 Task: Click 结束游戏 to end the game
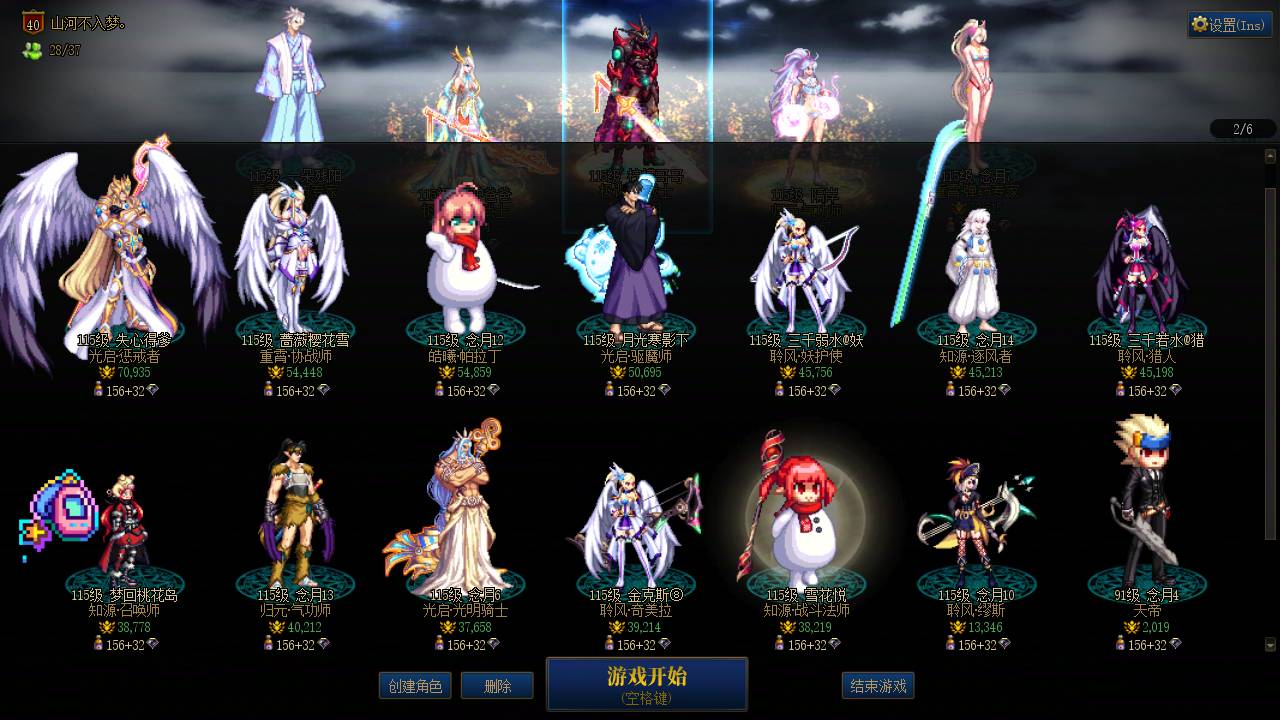click(877, 686)
